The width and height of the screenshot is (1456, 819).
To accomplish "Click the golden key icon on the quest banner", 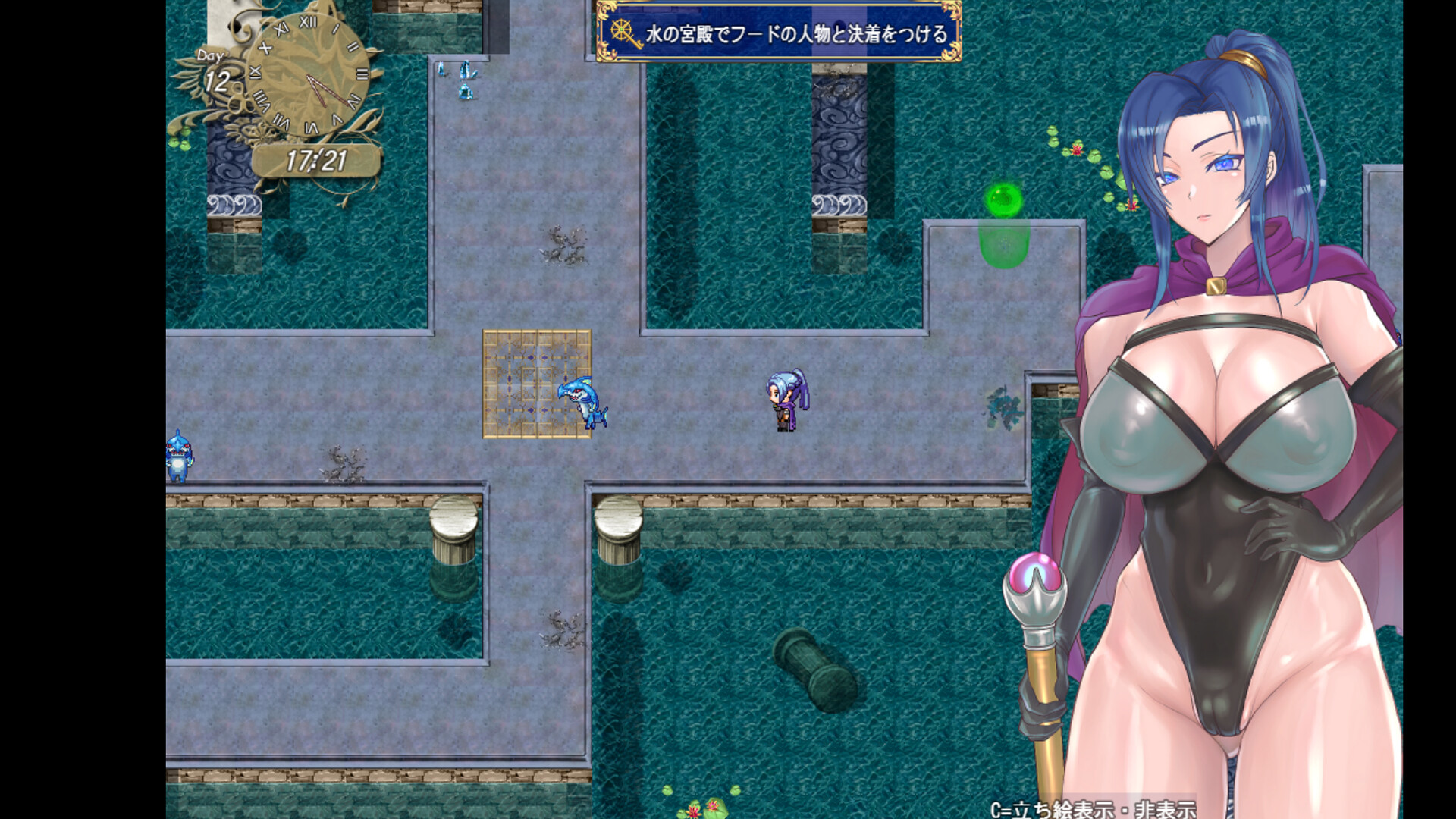I will [x=622, y=30].
